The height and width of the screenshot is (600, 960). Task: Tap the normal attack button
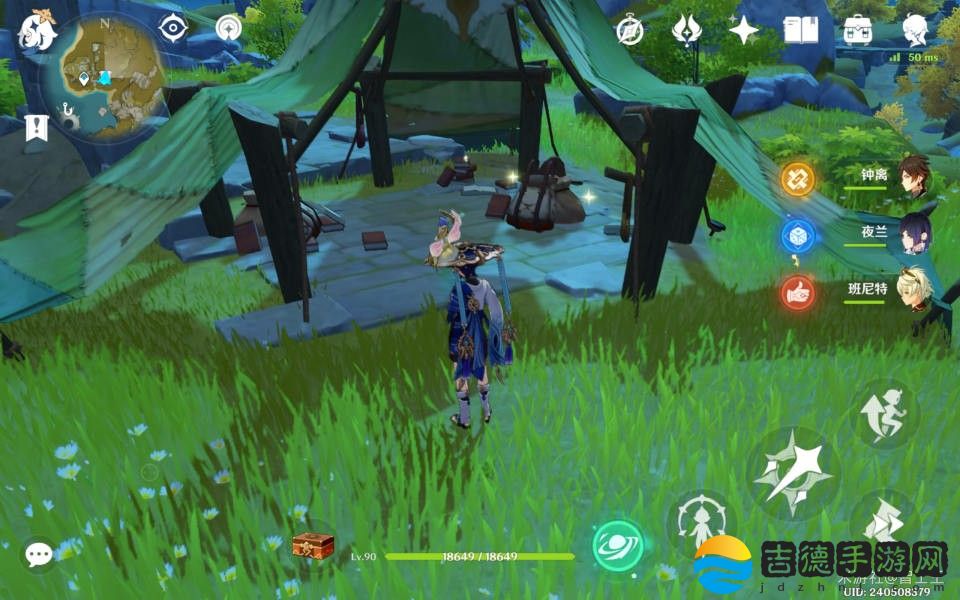793,472
